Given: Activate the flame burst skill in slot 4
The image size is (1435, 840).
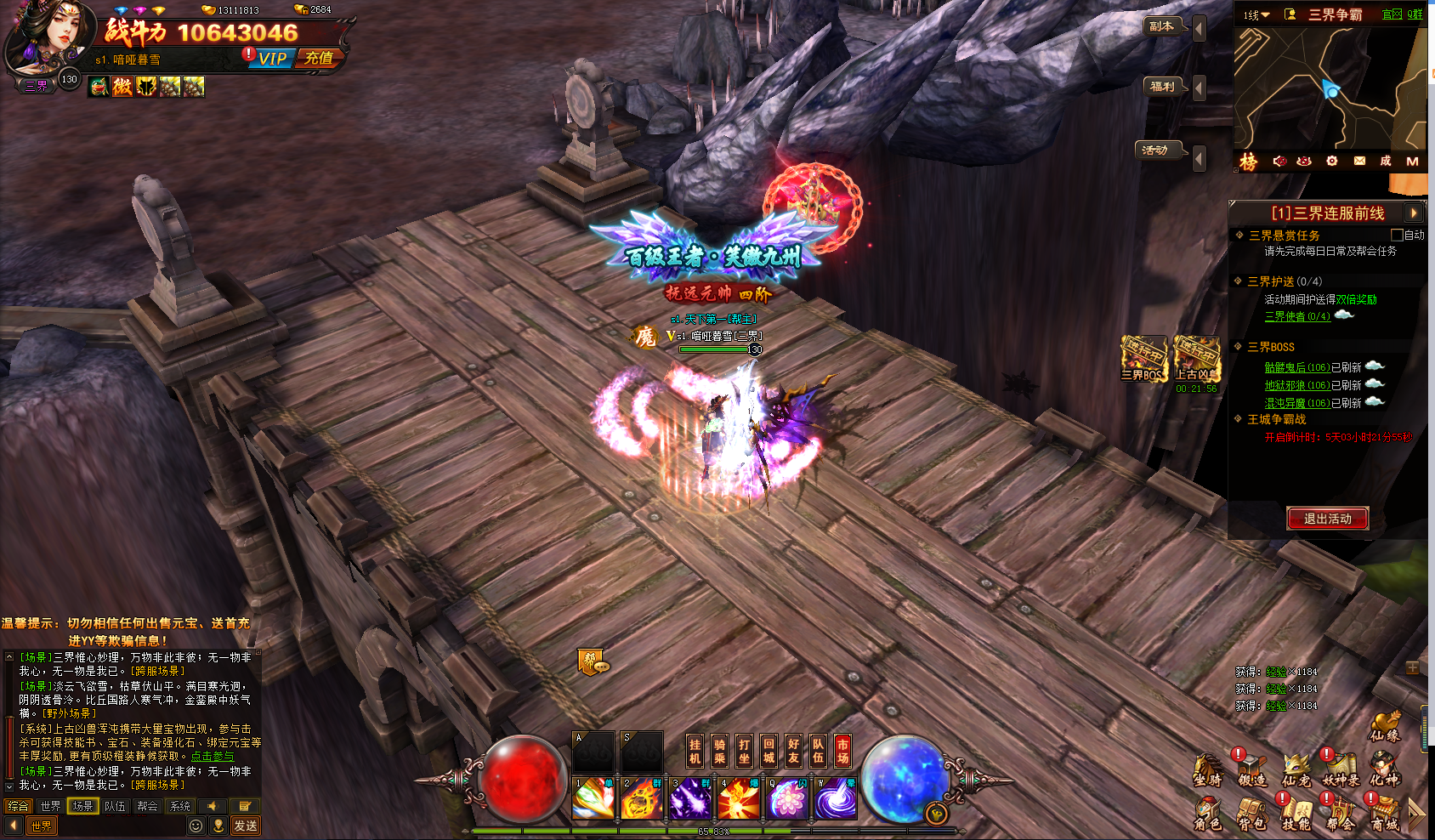Looking at the screenshot, I should pos(739,798).
